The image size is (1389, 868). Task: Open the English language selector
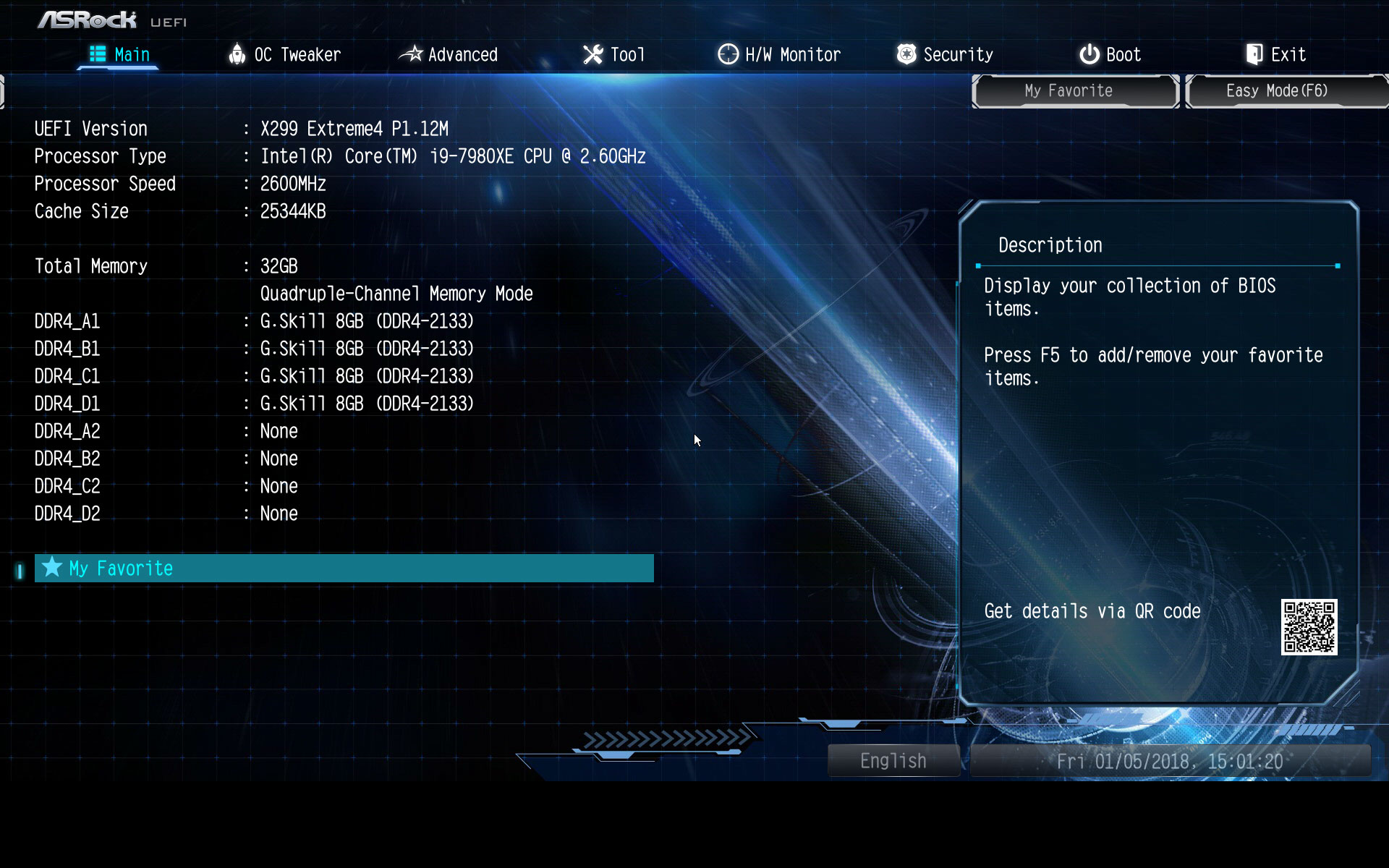tap(893, 760)
